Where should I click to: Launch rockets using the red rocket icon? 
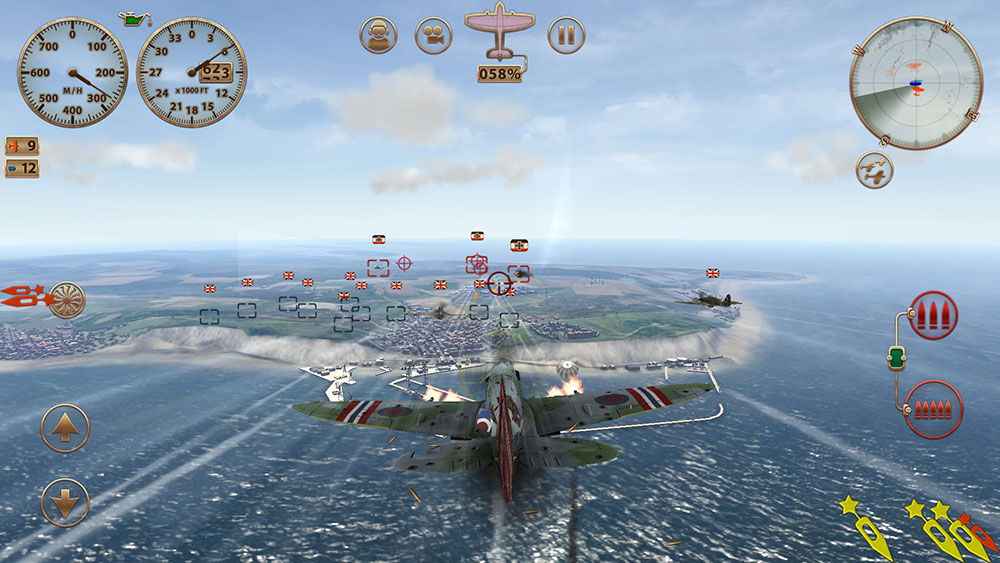22,296
